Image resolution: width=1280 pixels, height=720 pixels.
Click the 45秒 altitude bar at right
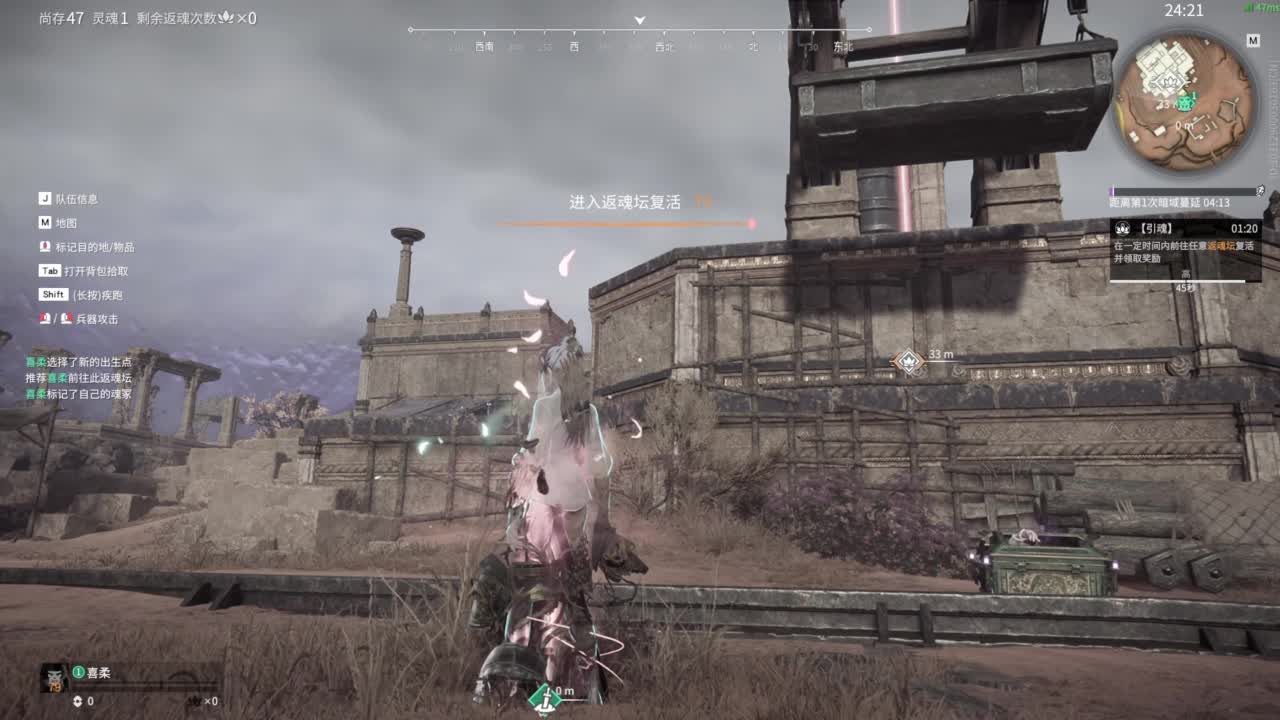pos(1178,281)
